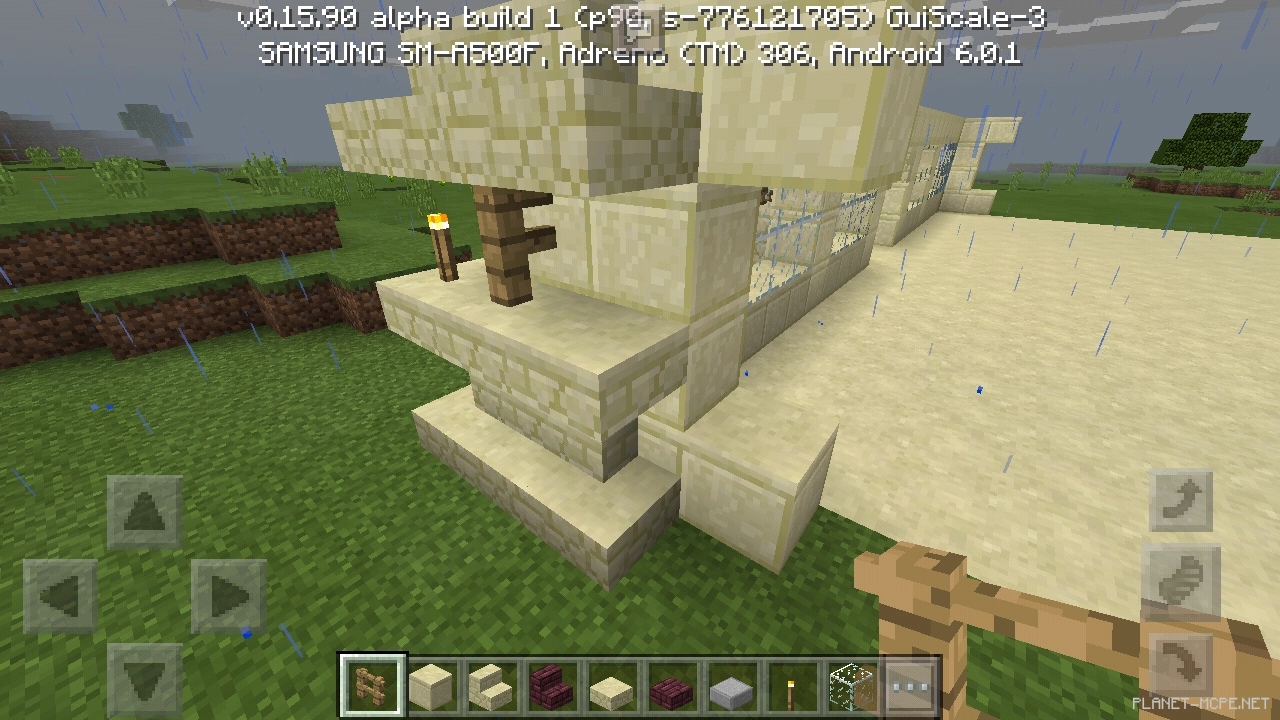Select the wooden fence hotbar slot
1280x720 pixels.
372,686
